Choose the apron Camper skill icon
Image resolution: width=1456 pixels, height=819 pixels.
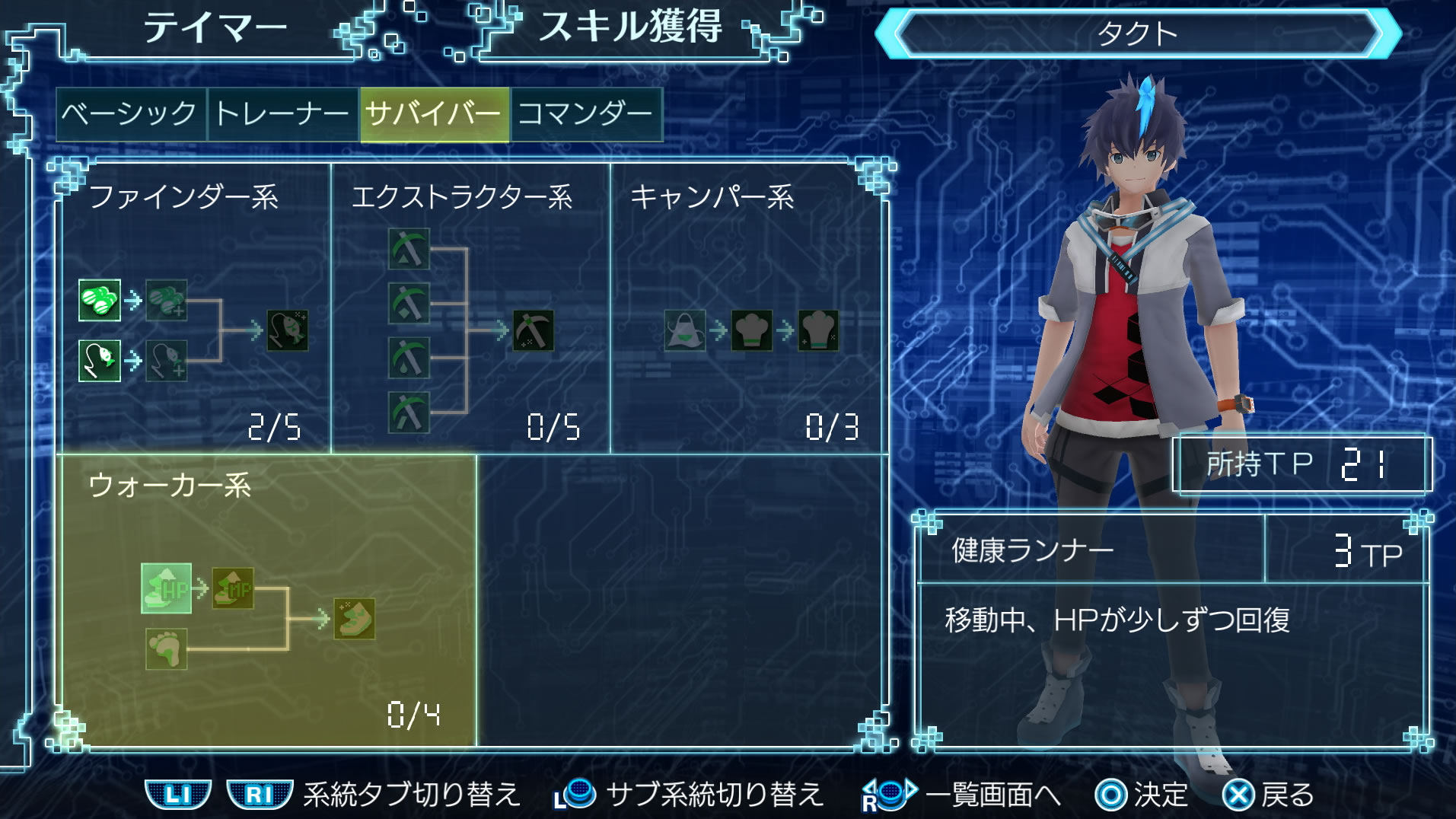pyautogui.click(x=684, y=330)
